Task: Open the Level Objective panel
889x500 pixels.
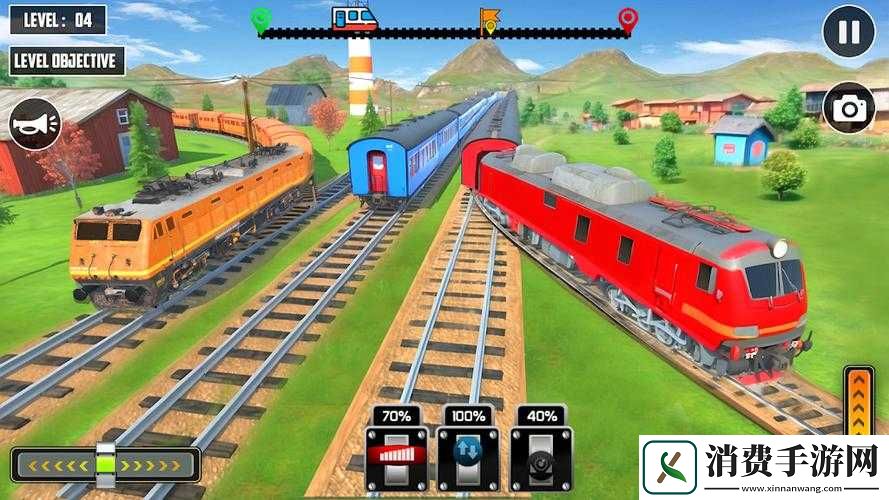Action: click(64, 60)
